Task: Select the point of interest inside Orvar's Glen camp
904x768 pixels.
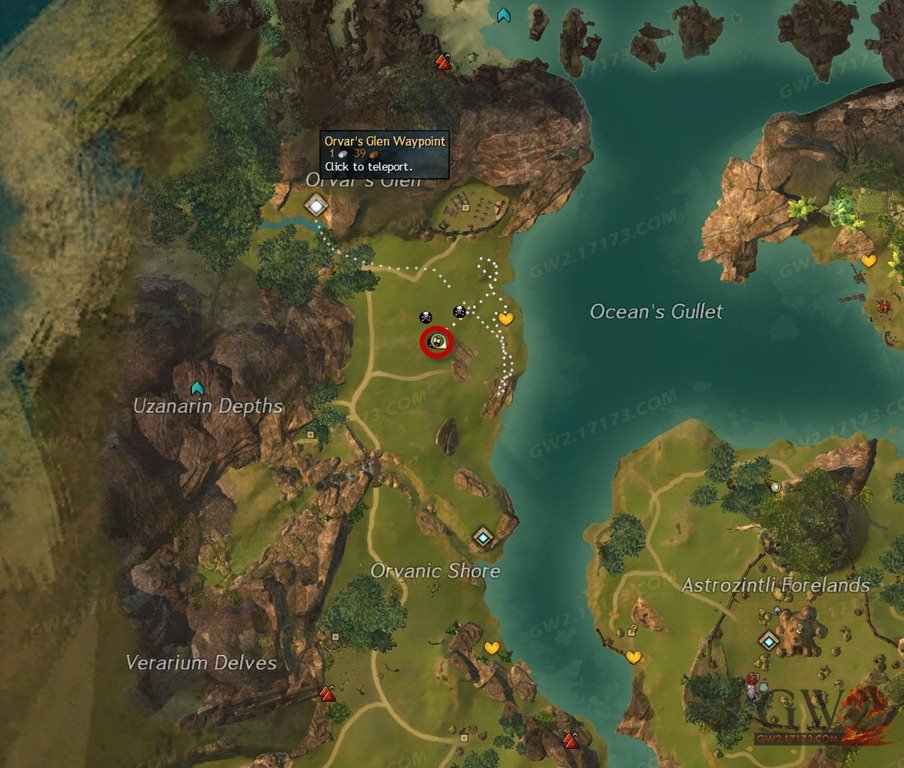Action: [x=465, y=207]
